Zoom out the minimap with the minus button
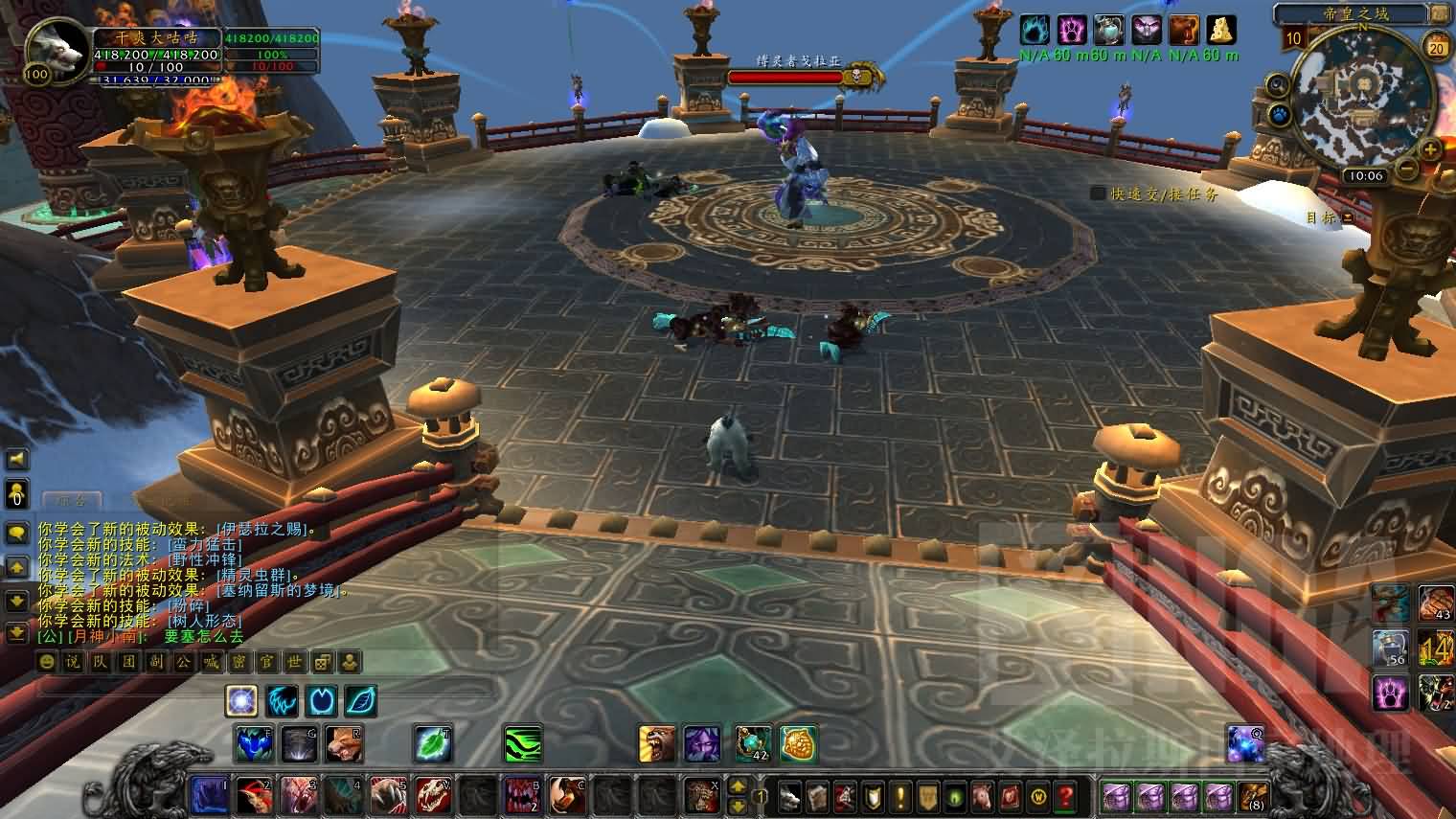 1406,170
